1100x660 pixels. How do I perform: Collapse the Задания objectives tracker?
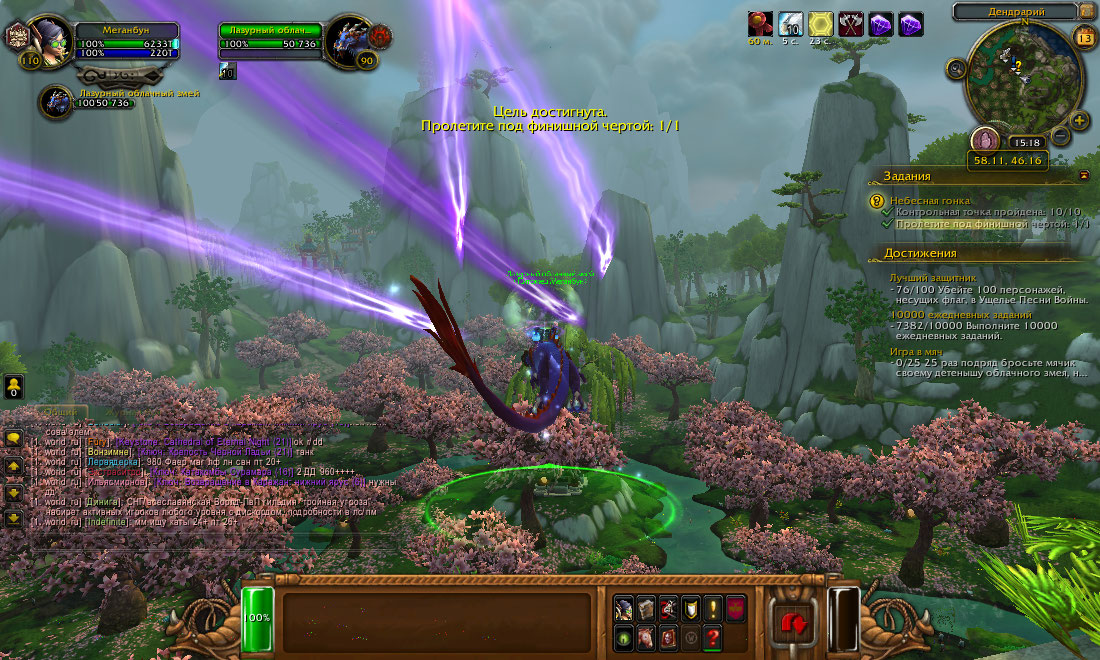click(x=1085, y=175)
